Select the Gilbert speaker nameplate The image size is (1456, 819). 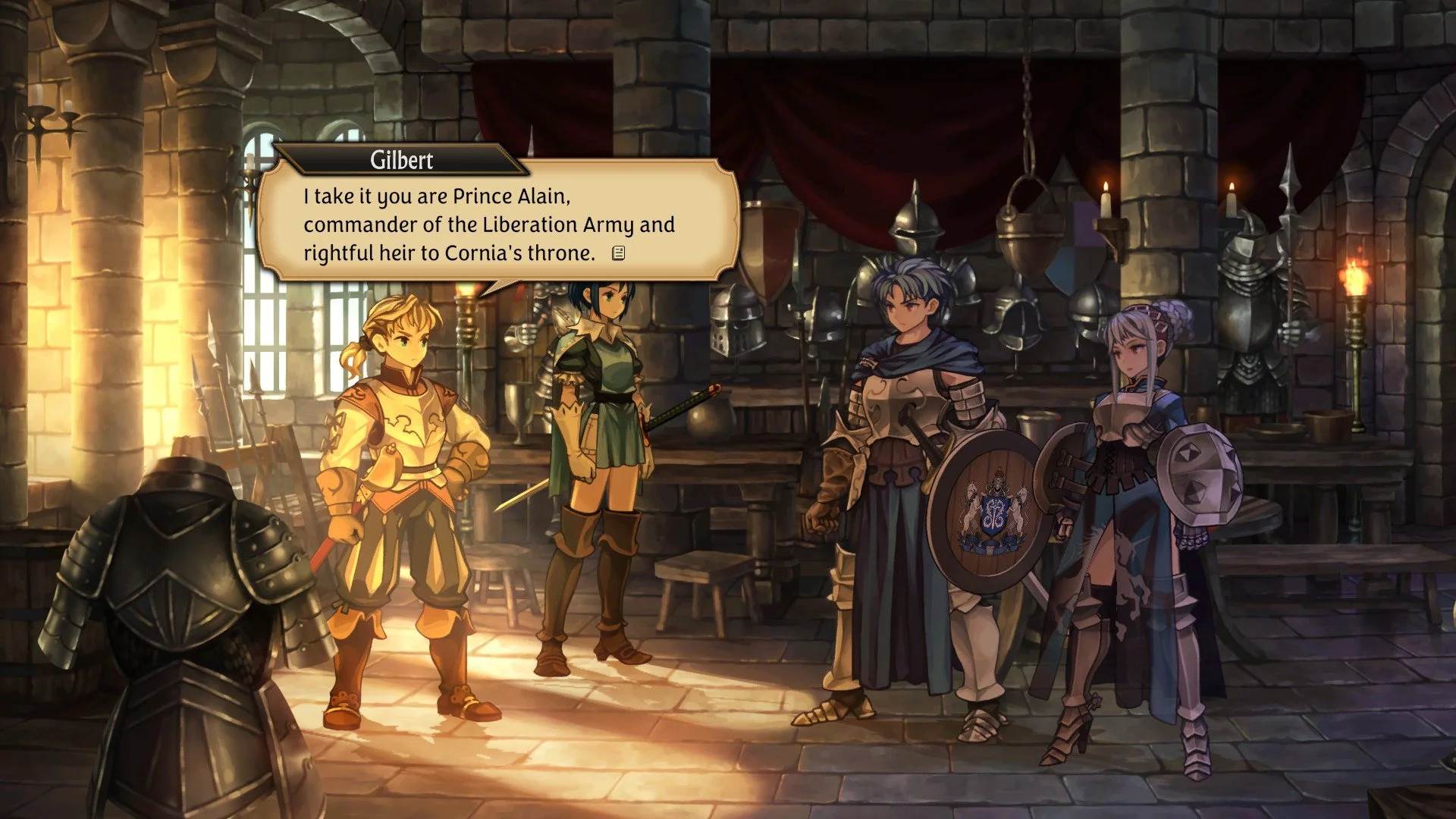(402, 161)
